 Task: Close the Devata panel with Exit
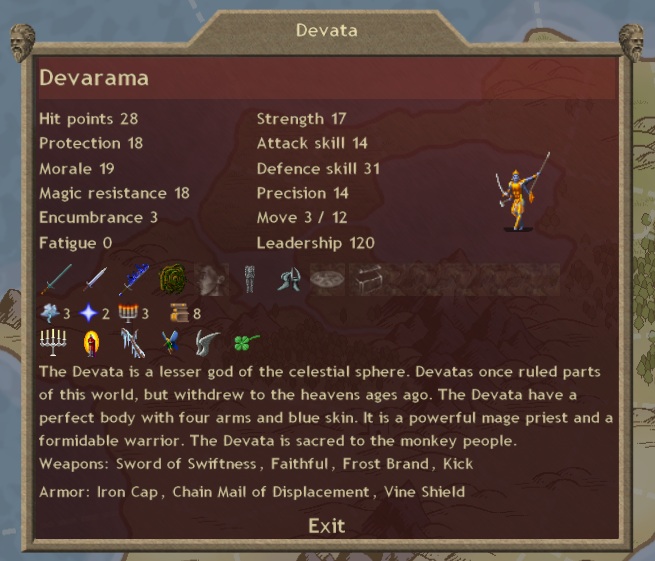click(x=327, y=526)
